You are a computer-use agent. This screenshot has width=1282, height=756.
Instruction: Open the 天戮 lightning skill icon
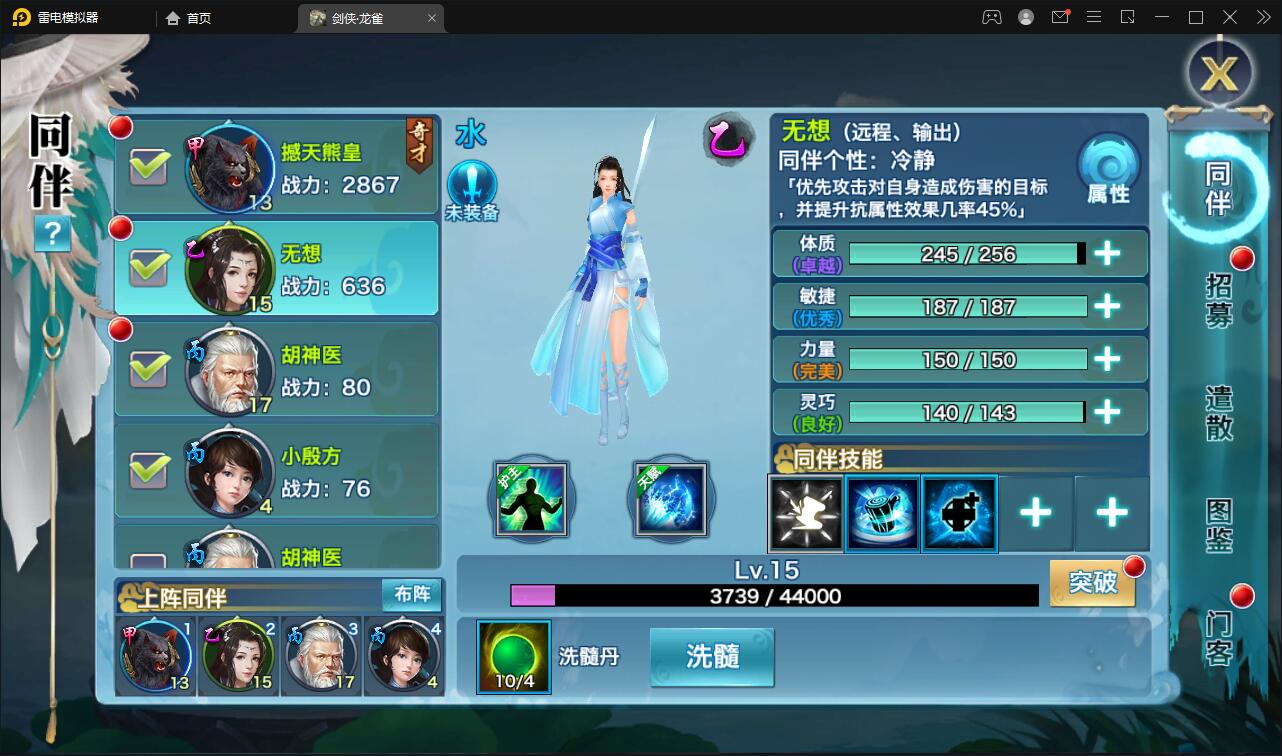click(670, 498)
